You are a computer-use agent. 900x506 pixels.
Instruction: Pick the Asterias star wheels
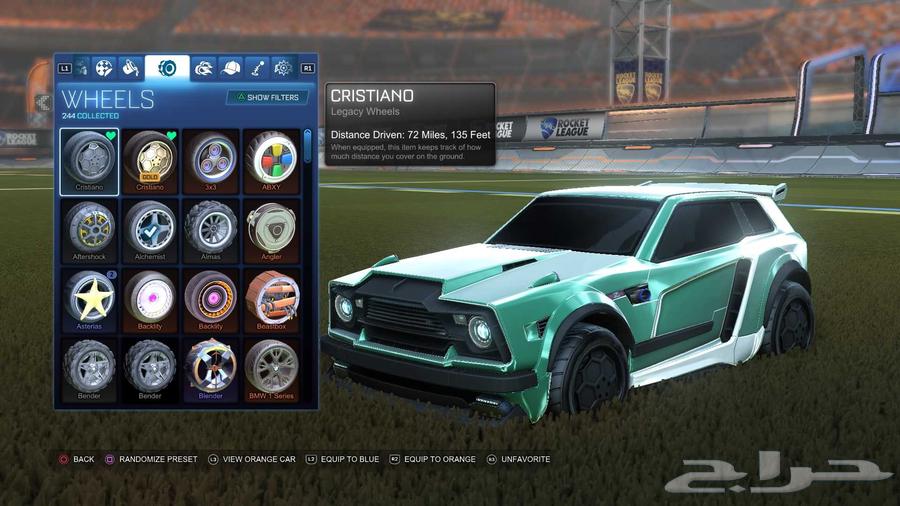(x=89, y=299)
